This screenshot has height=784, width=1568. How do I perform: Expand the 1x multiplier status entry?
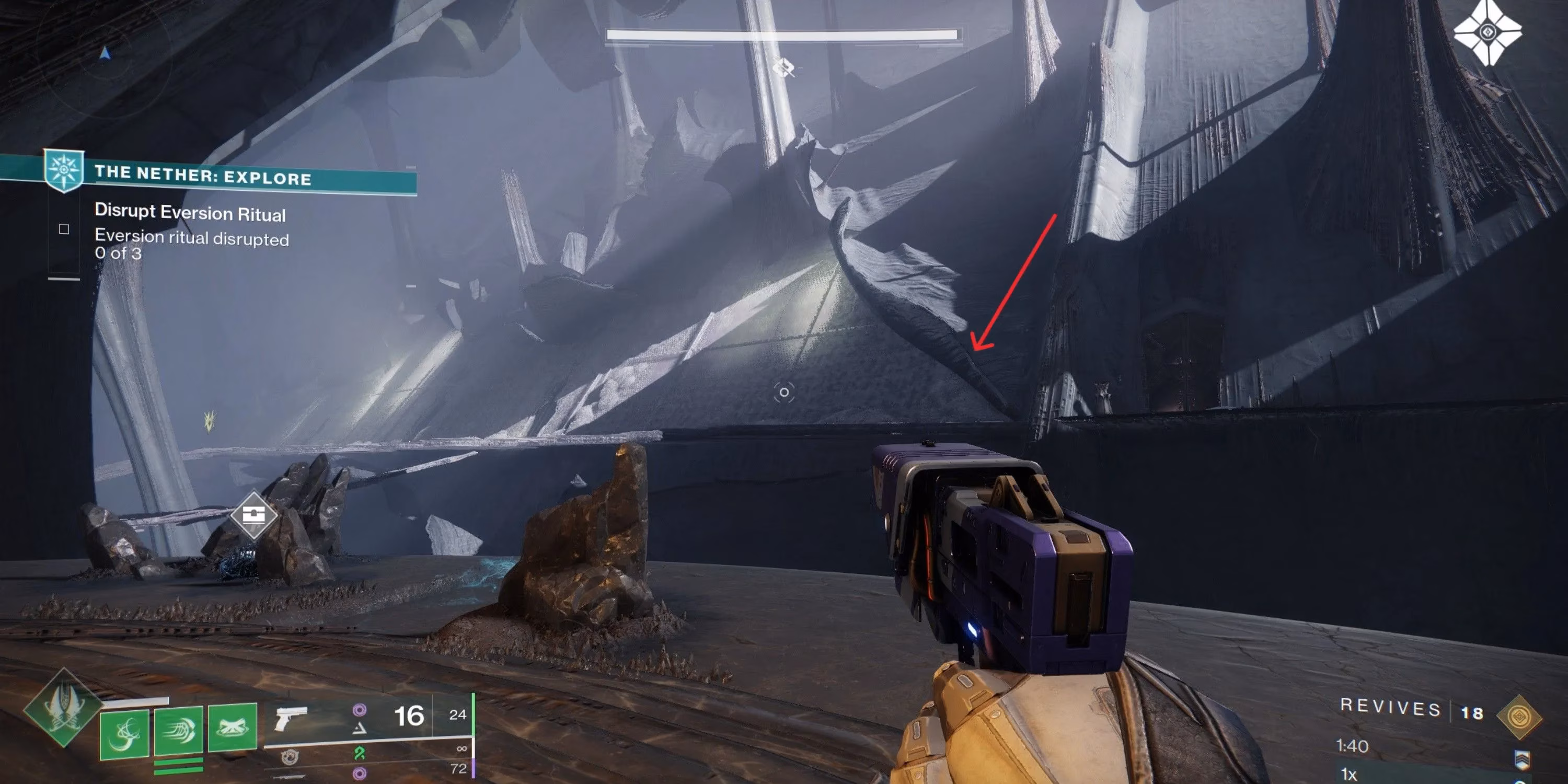click(x=1348, y=775)
